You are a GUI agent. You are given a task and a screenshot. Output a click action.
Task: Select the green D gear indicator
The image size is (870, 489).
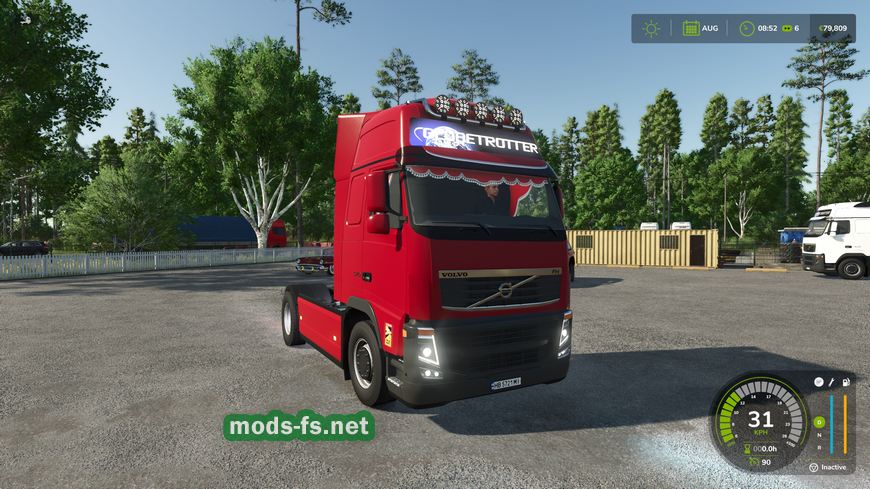tap(818, 423)
